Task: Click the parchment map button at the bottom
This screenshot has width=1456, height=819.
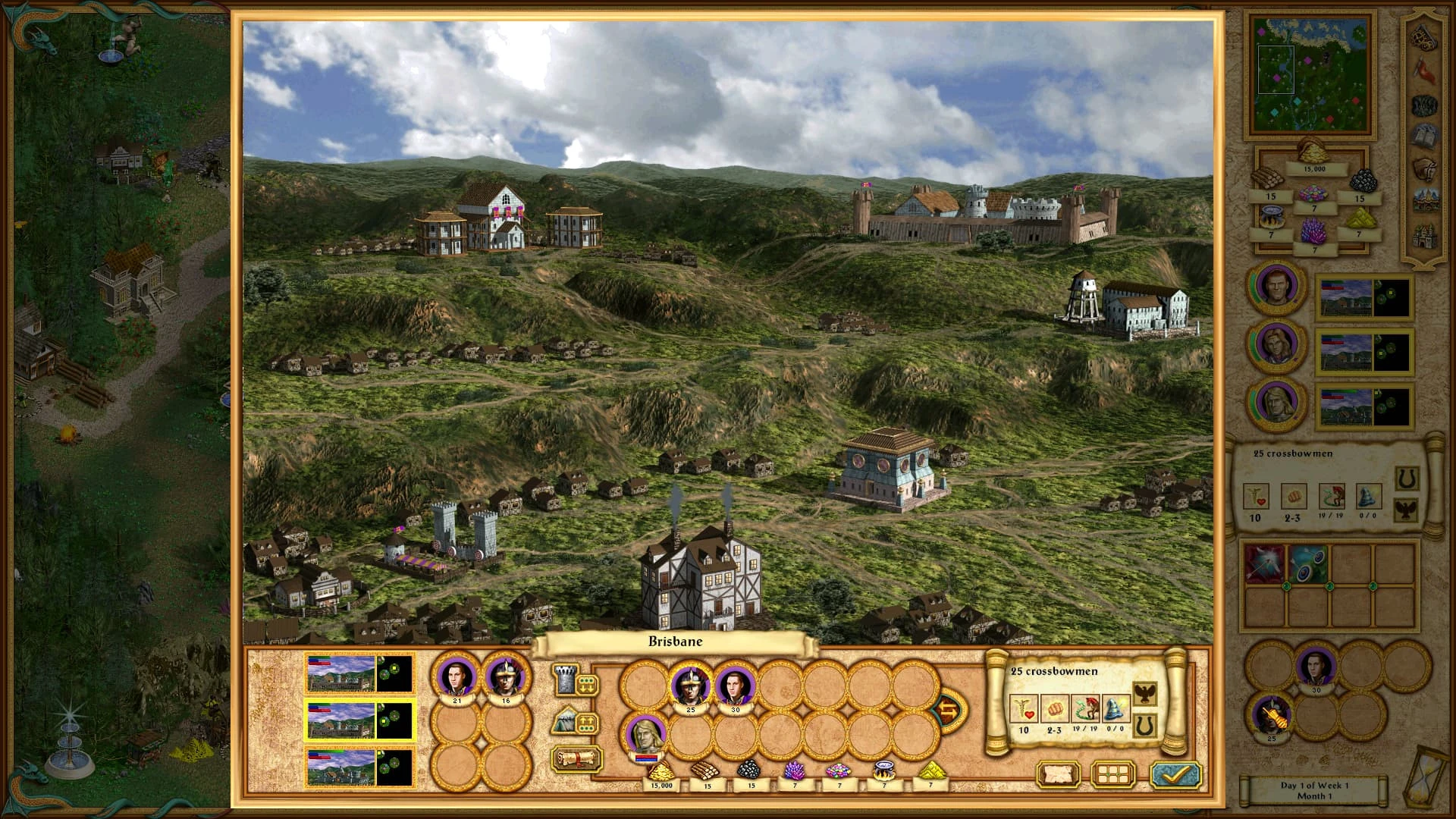Action: 1057,773
